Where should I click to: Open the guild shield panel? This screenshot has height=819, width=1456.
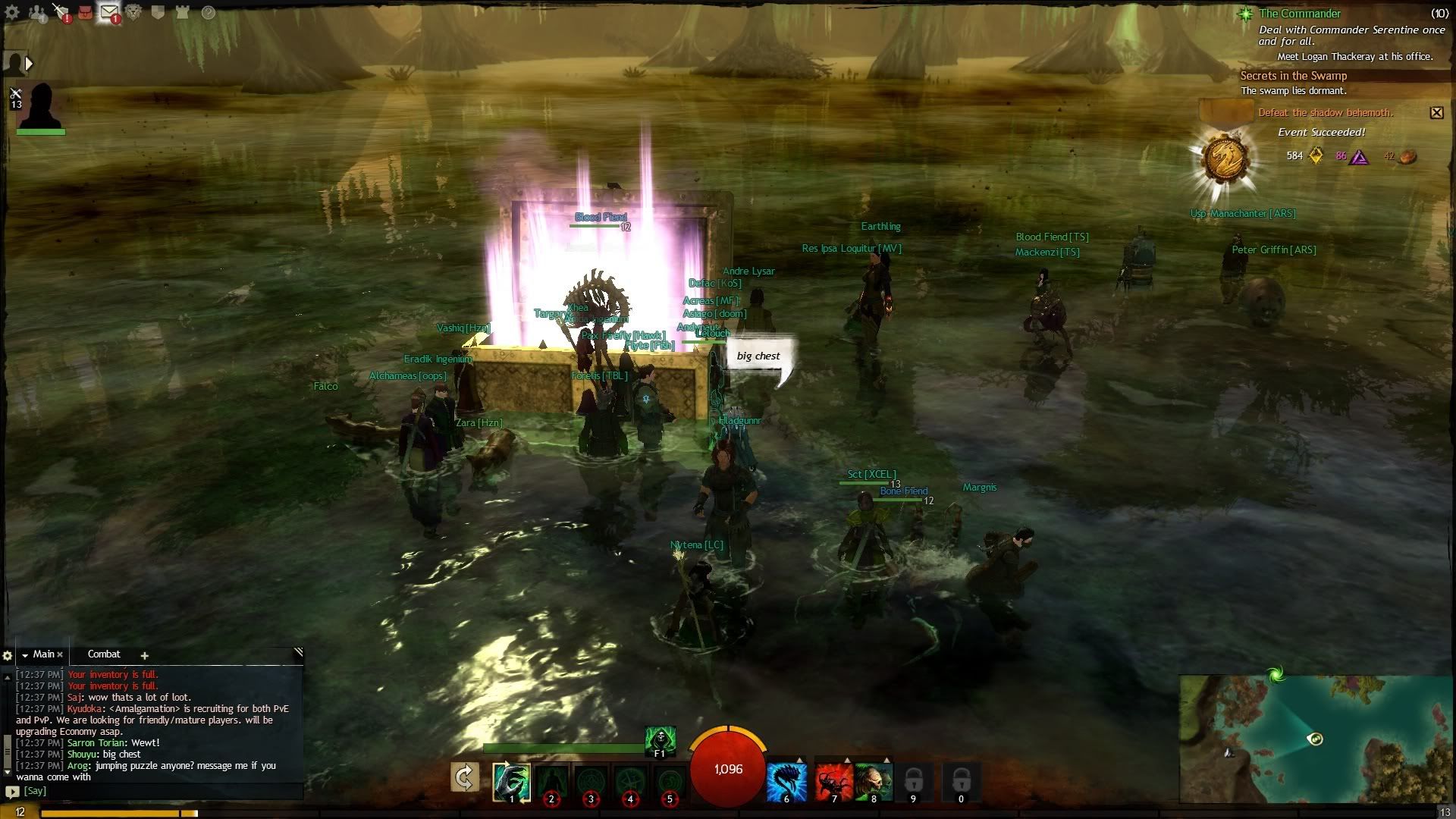click(158, 12)
